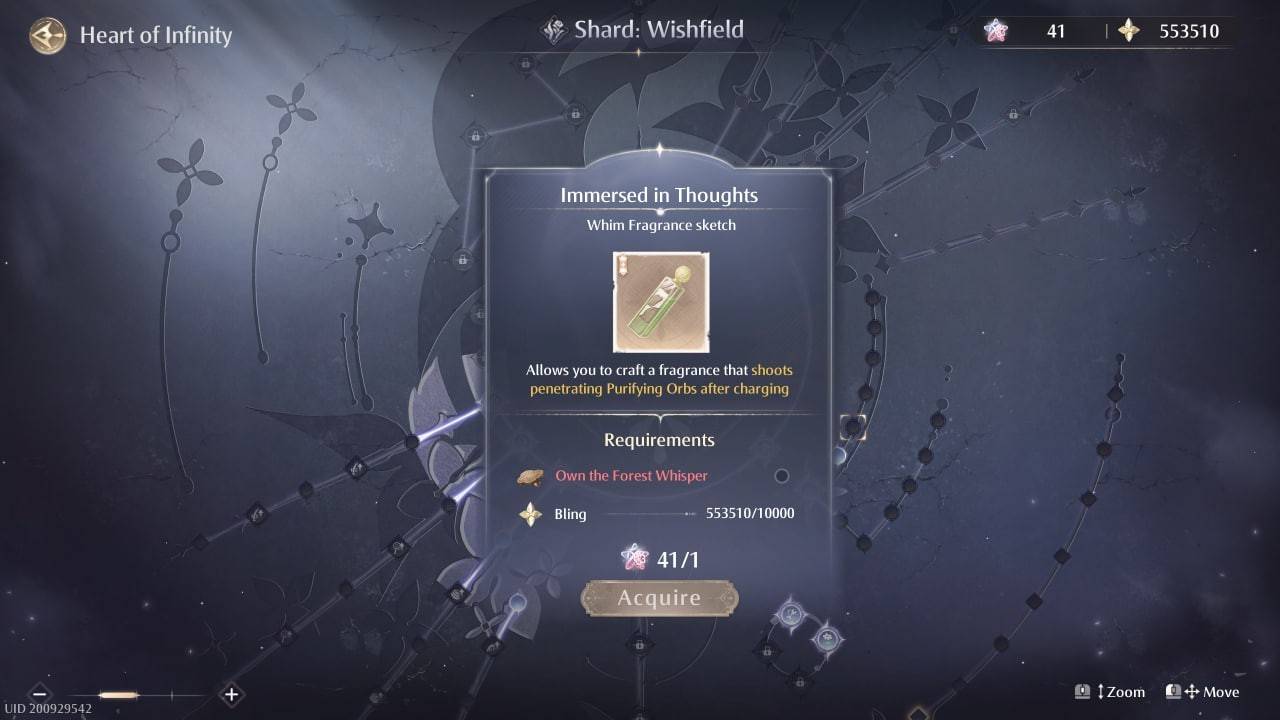Select the Bling currency icon top right
Screen dimensions: 1280x720
pyautogui.click(x=1130, y=31)
